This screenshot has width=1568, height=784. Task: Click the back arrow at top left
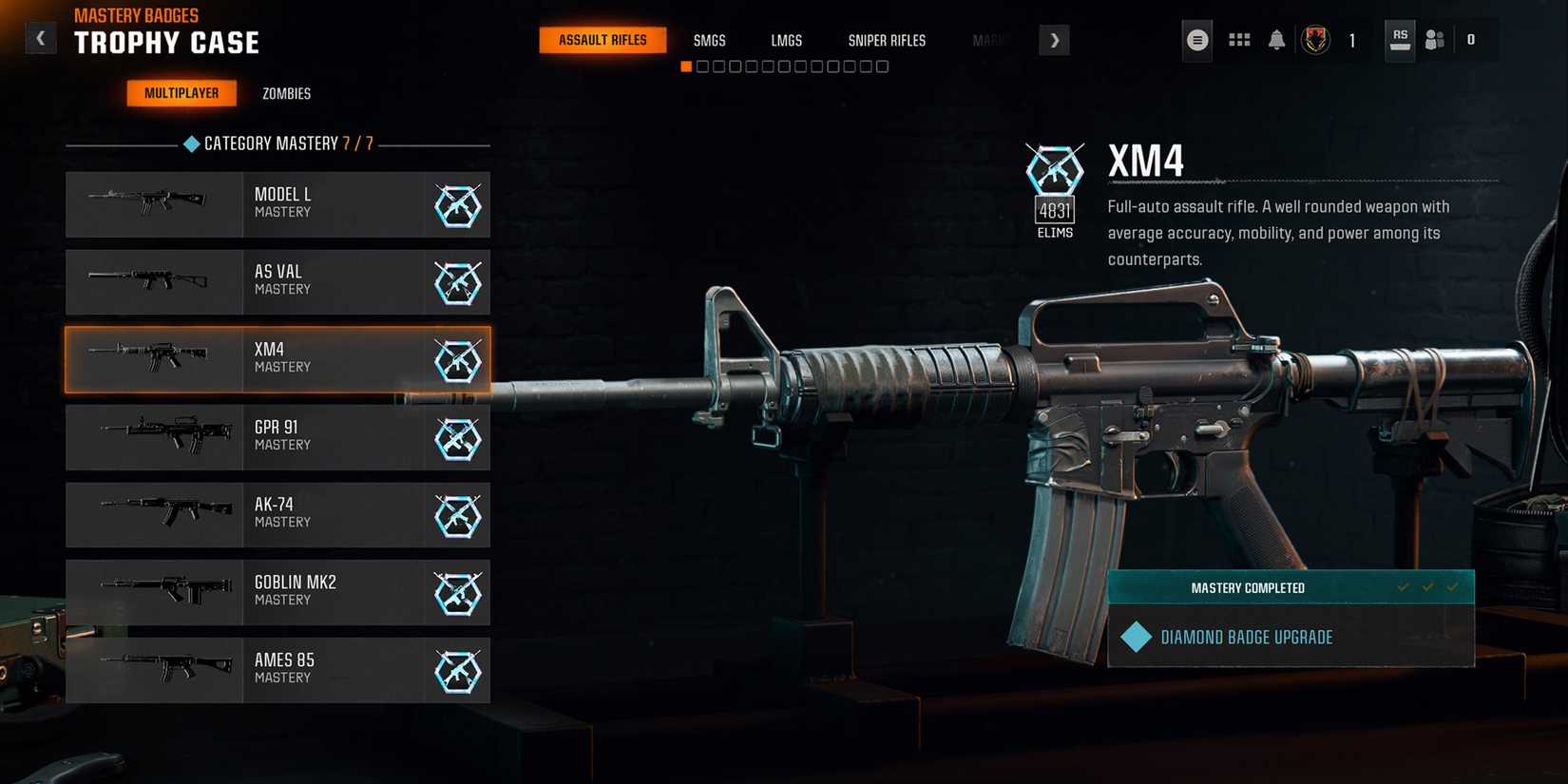point(40,37)
